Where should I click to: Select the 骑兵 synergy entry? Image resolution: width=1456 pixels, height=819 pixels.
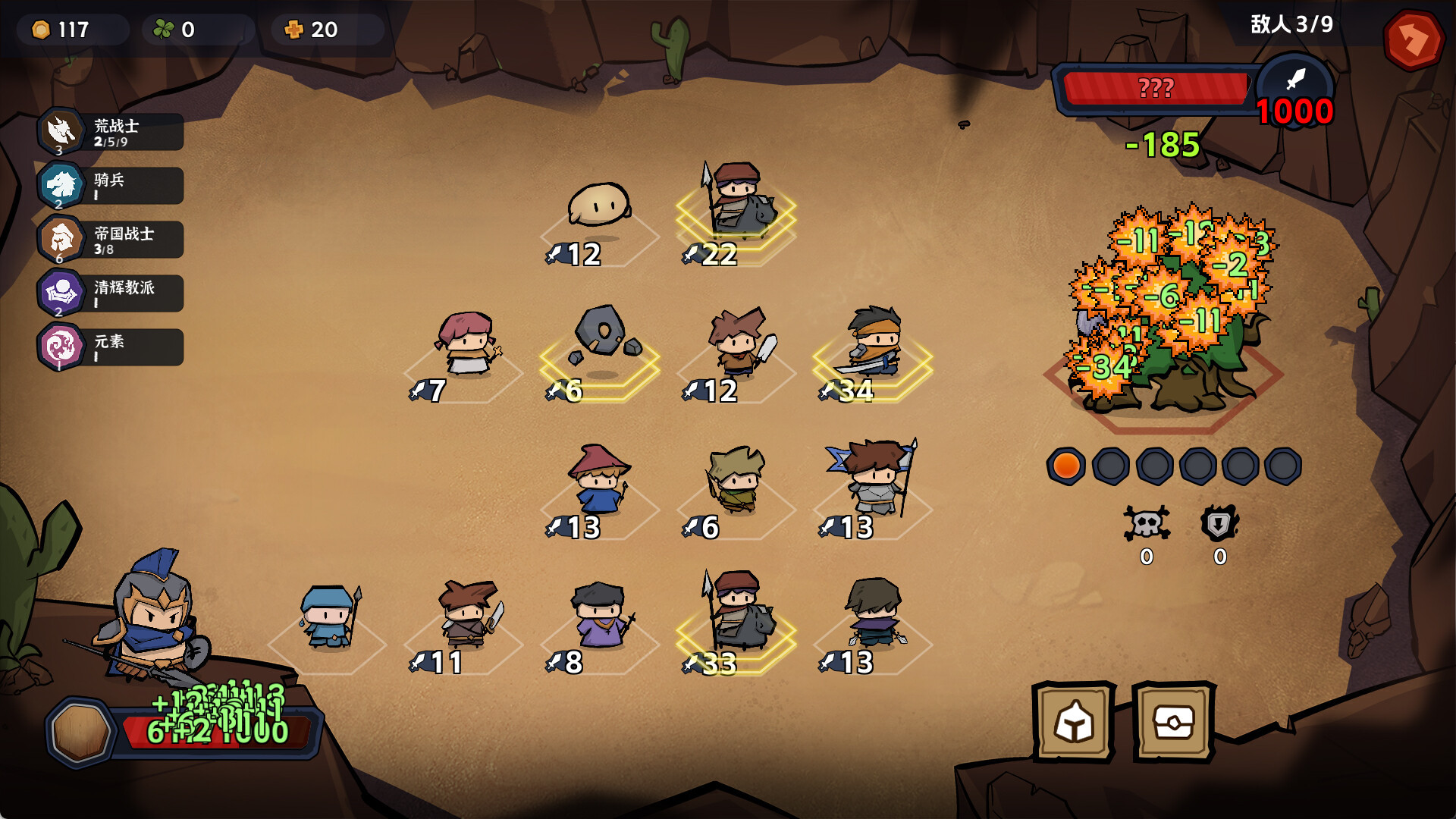pos(111,186)
